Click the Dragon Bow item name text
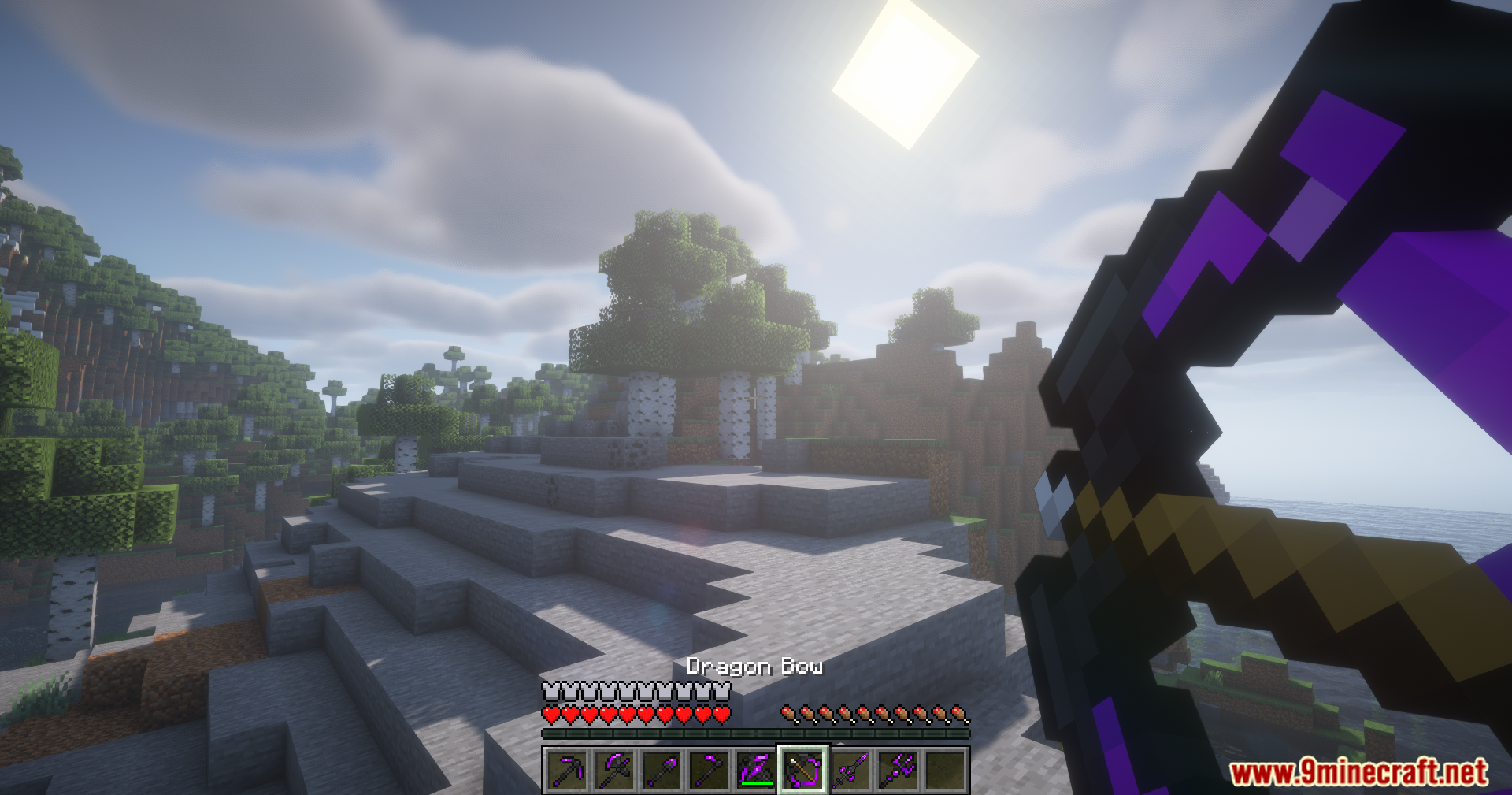The image size is (1512, 795). (x=754, y=666)
